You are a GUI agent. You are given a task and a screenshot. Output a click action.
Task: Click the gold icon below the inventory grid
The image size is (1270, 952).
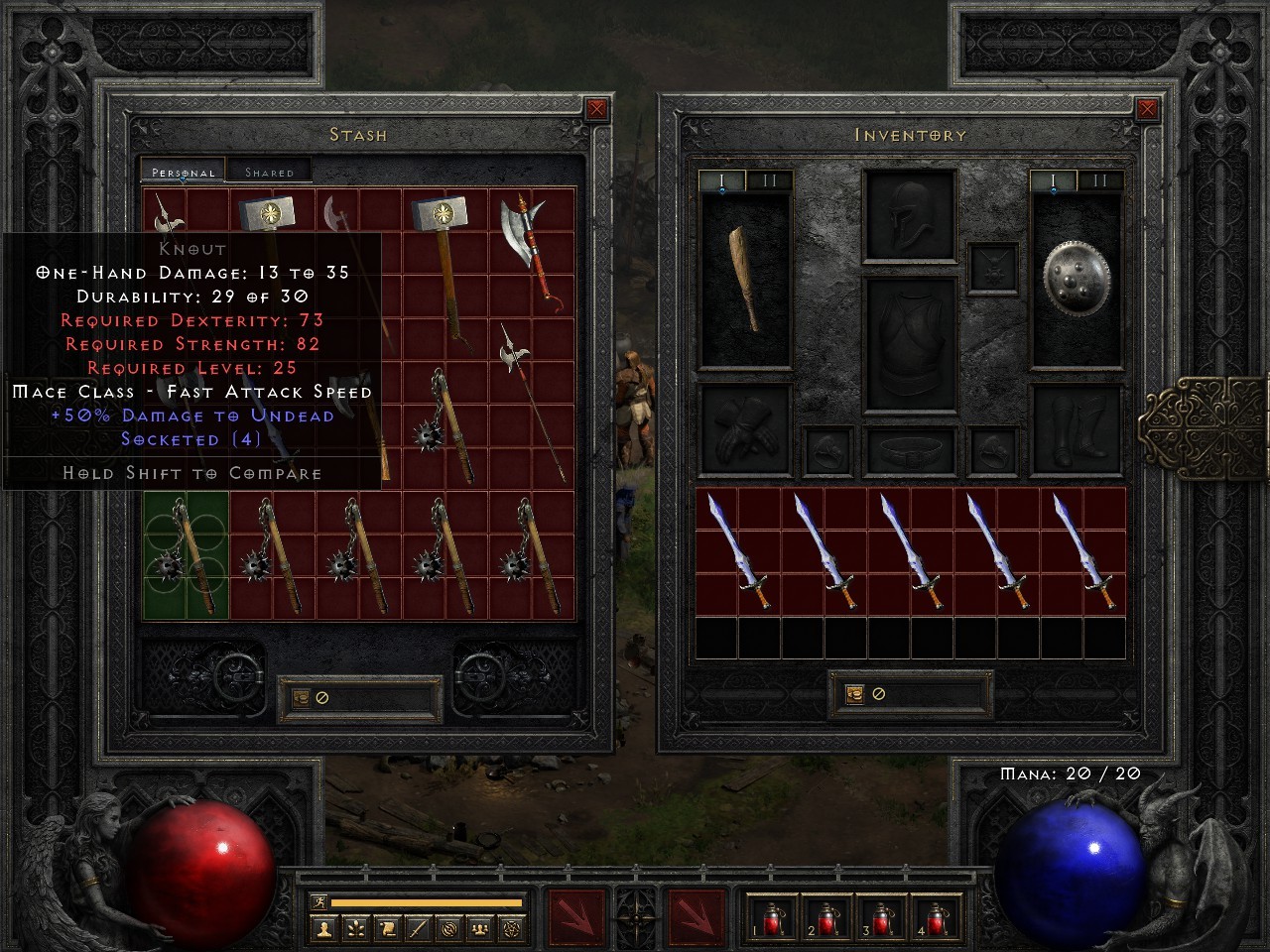click(854, 693)
